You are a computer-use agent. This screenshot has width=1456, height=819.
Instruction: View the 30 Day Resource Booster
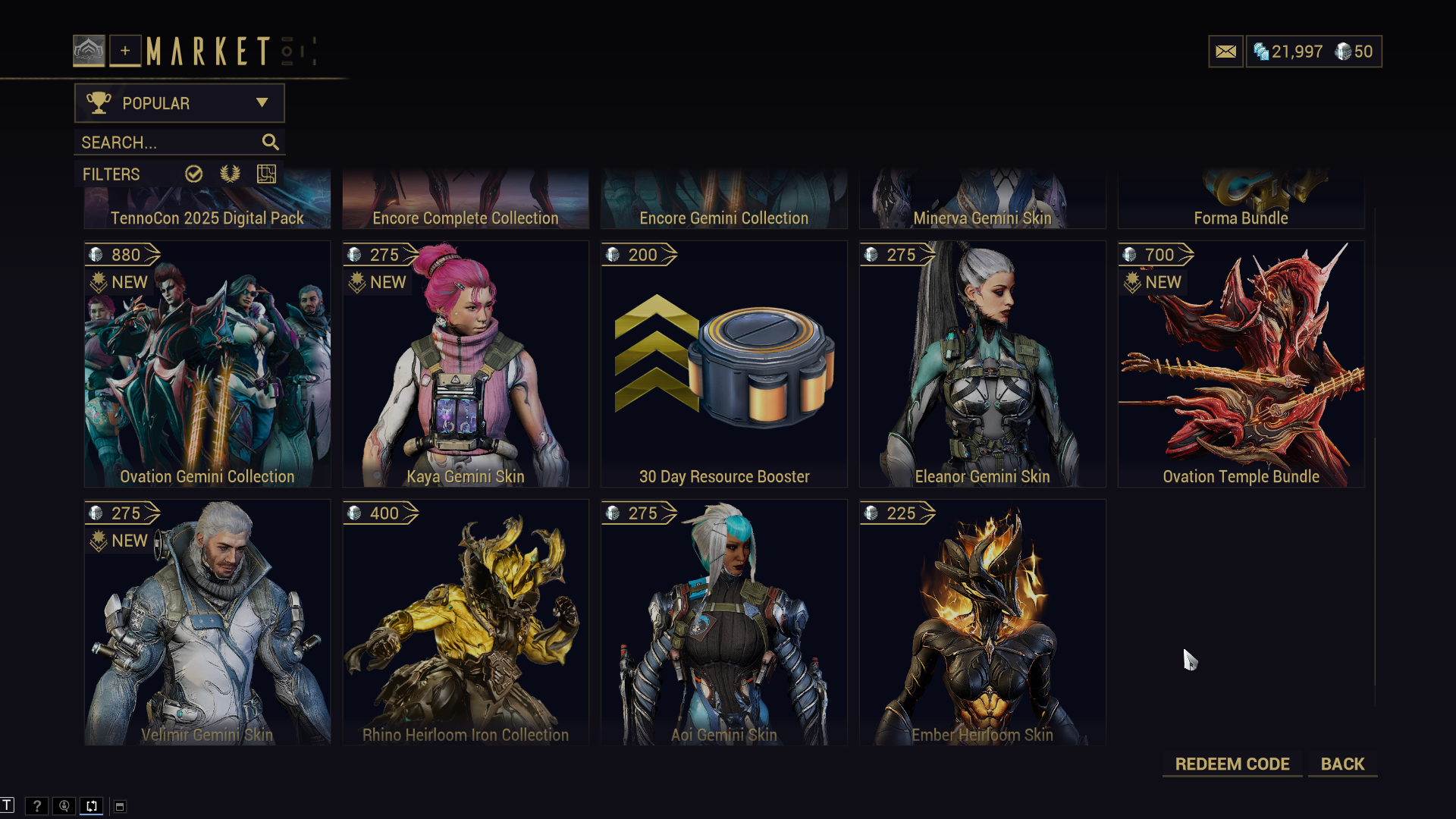coord(724,364)
